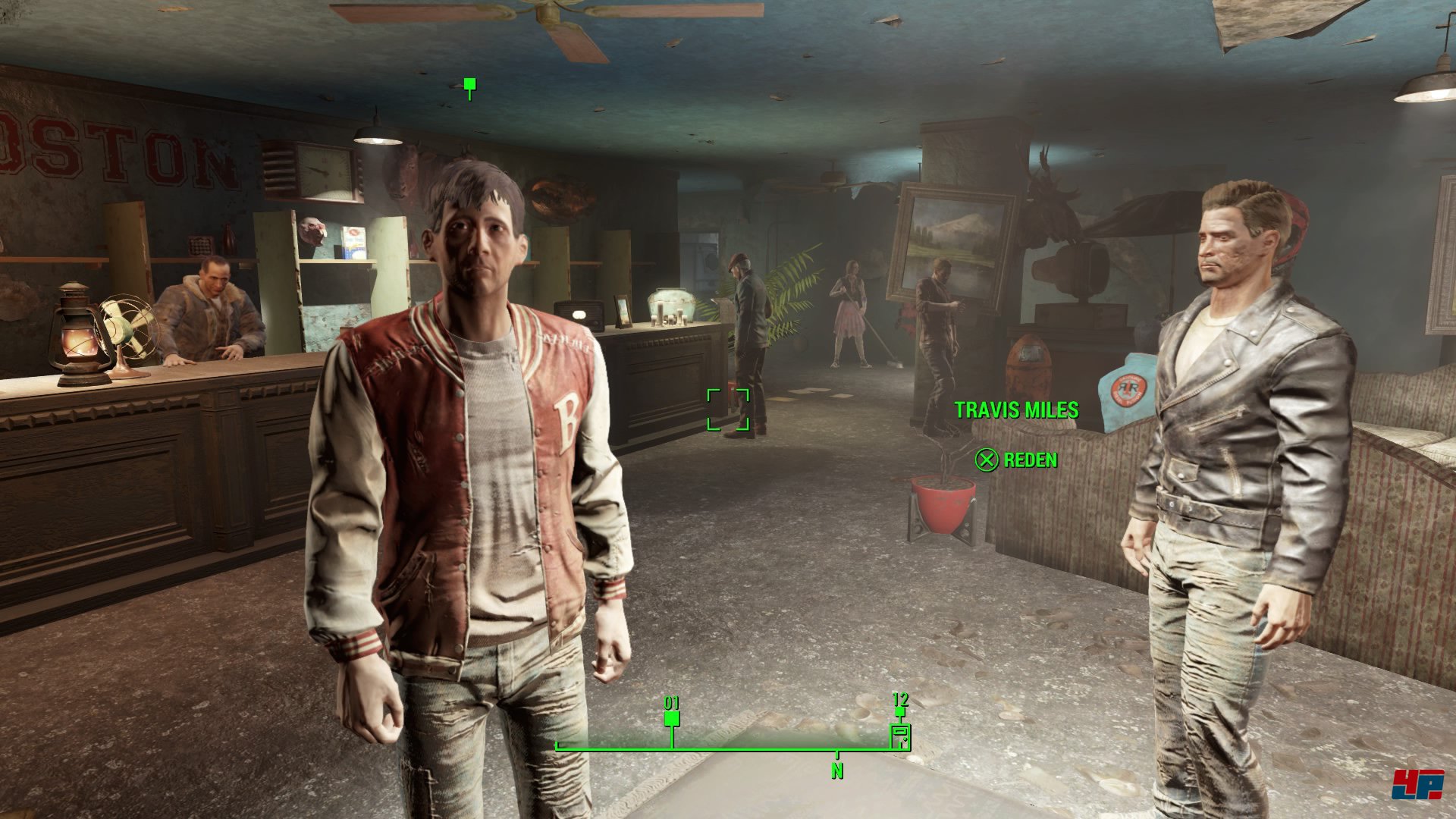This screenshot has width=1456, height=819.
Task: Open the 4P logo watermark
Action: [1417, 784]
